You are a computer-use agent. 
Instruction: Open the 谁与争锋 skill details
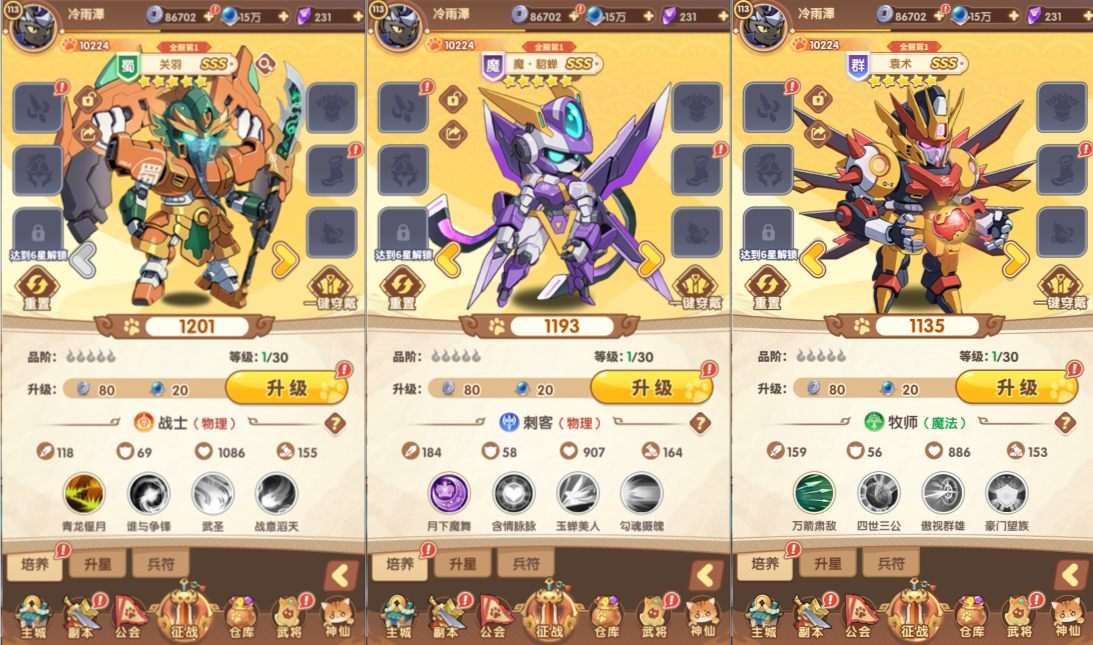point(148,493)
